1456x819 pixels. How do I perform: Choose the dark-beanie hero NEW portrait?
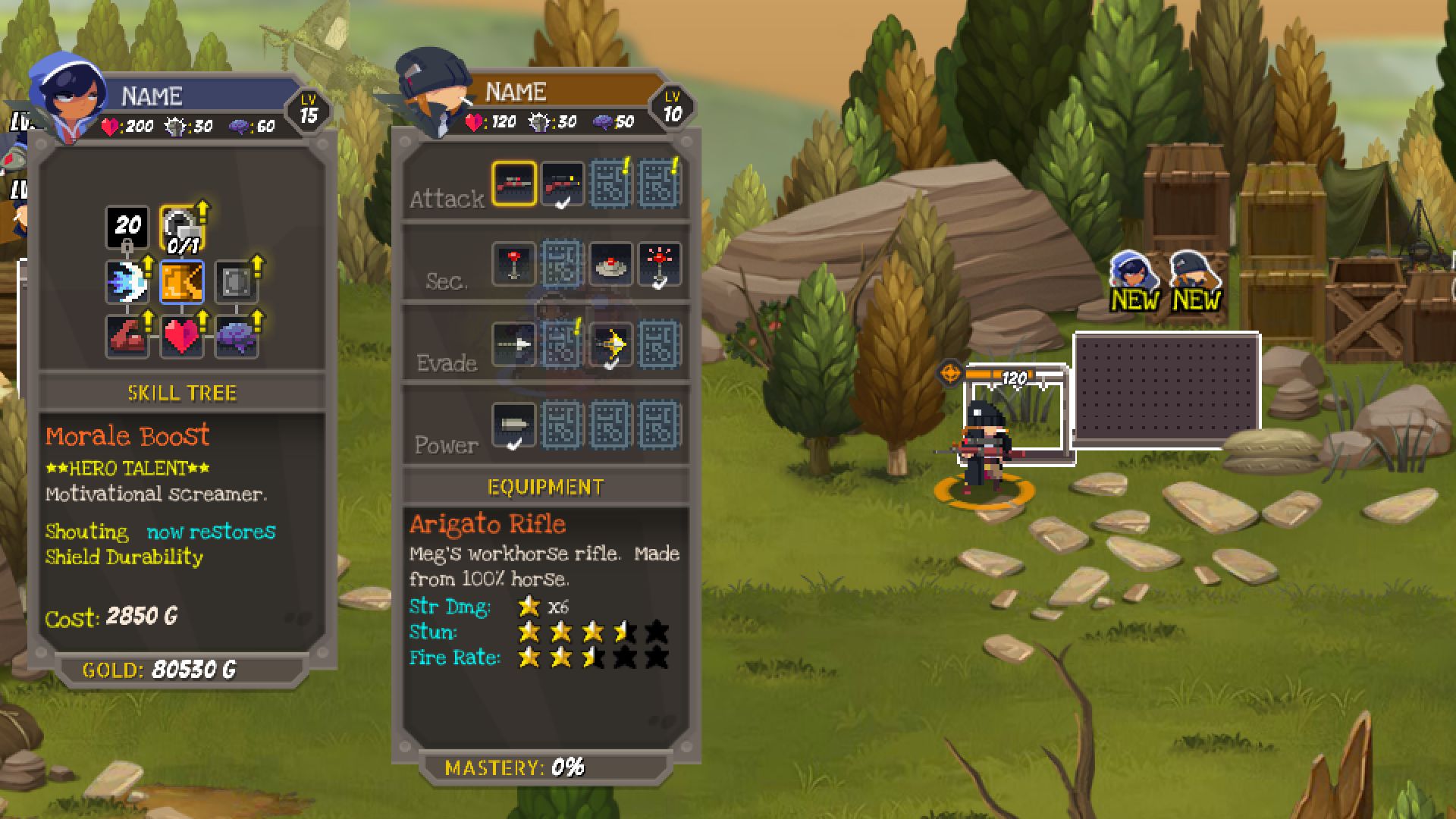pyautogui.click(x=1195, y=281)
